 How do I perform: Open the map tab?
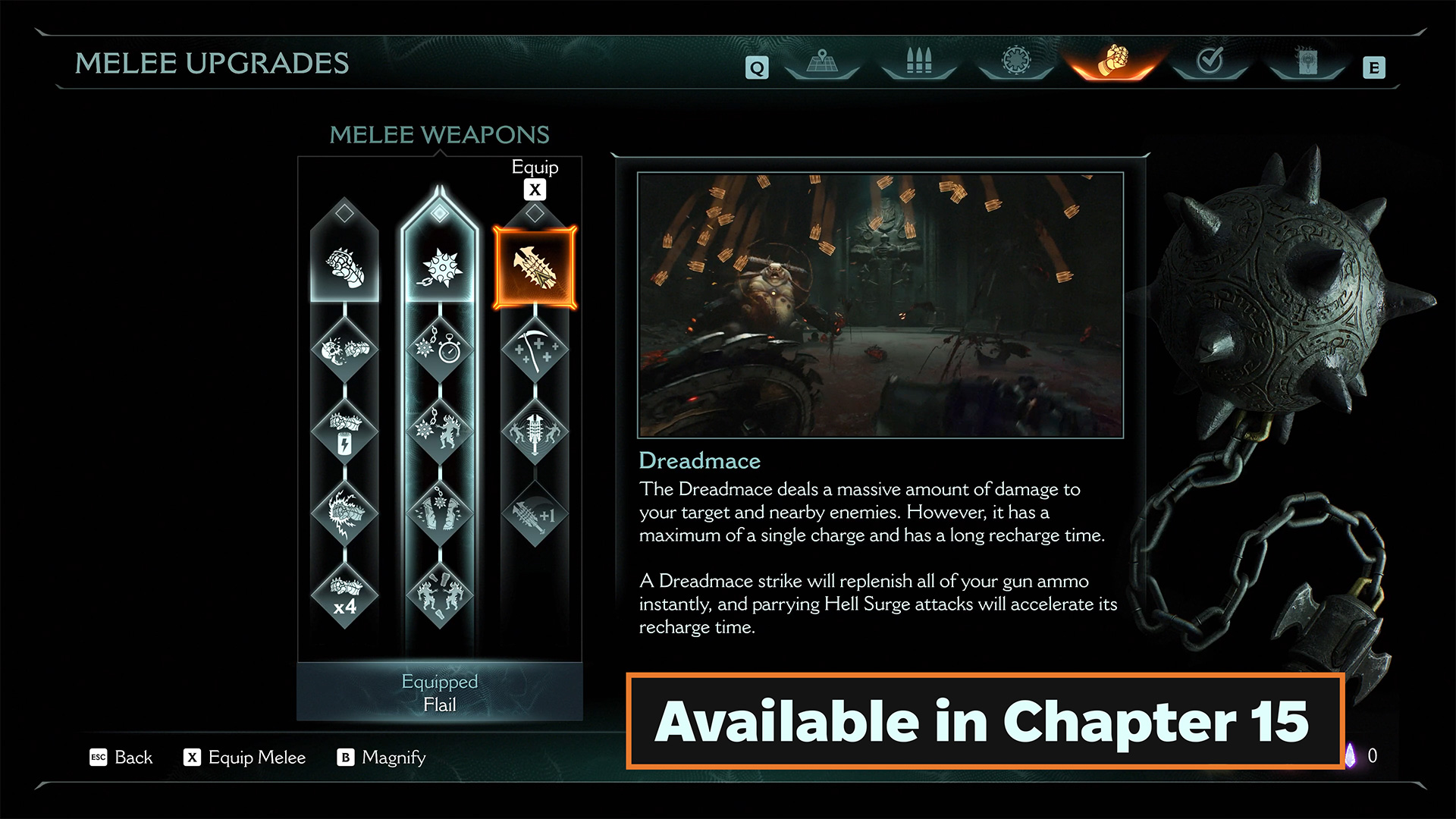pos(821,62)
